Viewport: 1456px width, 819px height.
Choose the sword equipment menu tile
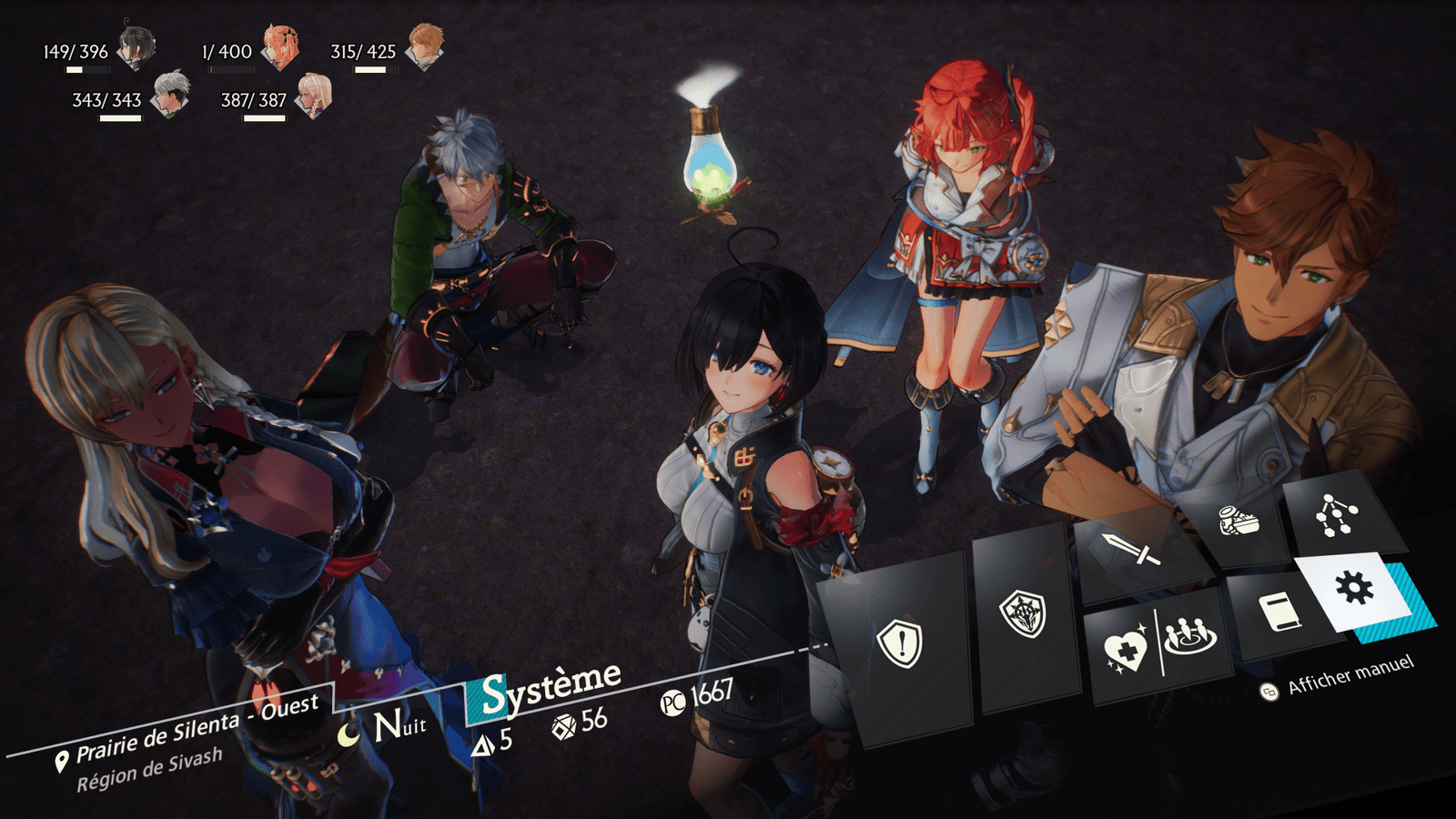(x=1131, y=549)
